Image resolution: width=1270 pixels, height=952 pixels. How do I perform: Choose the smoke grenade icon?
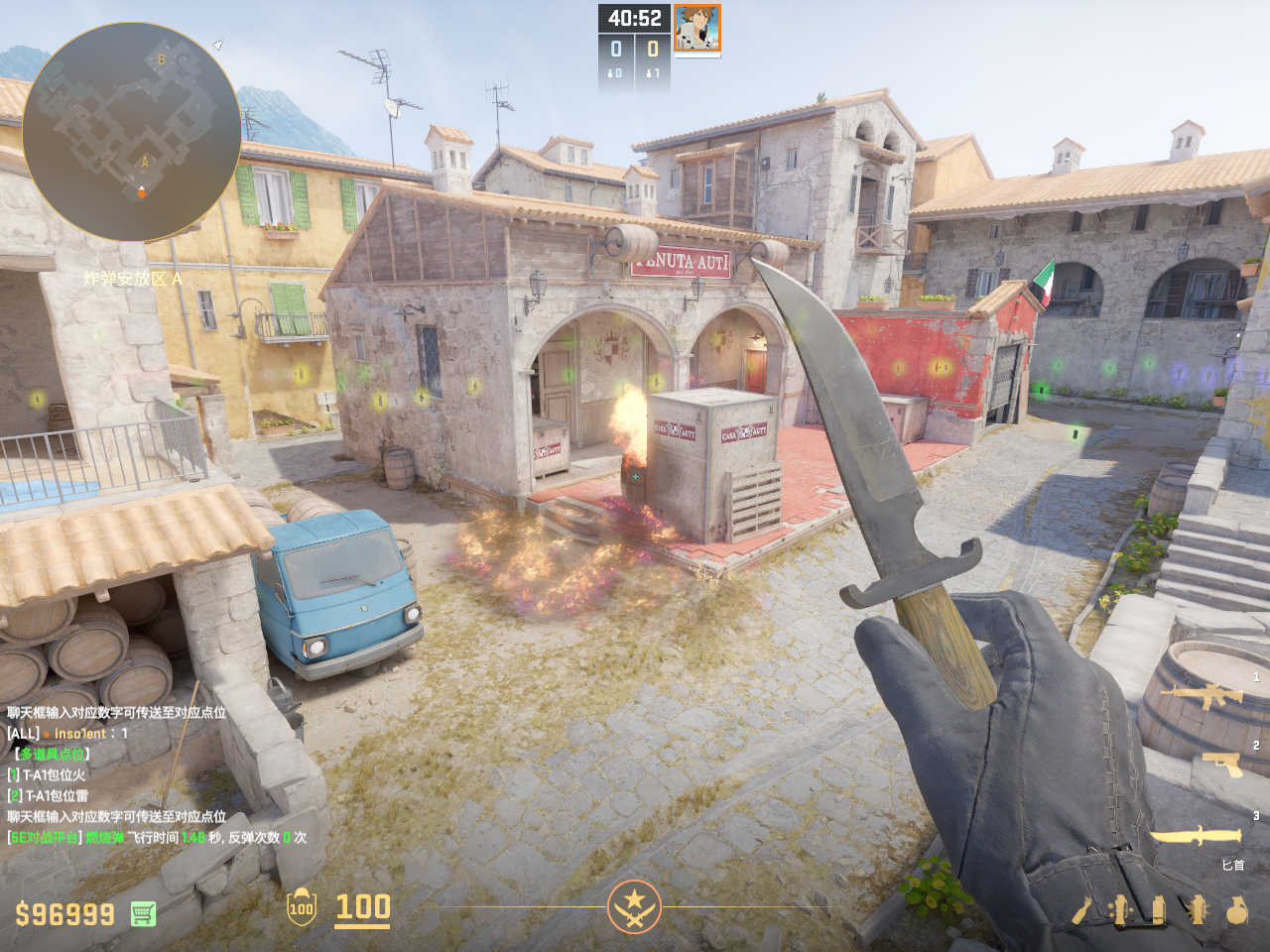click(x=1158, y=910)
